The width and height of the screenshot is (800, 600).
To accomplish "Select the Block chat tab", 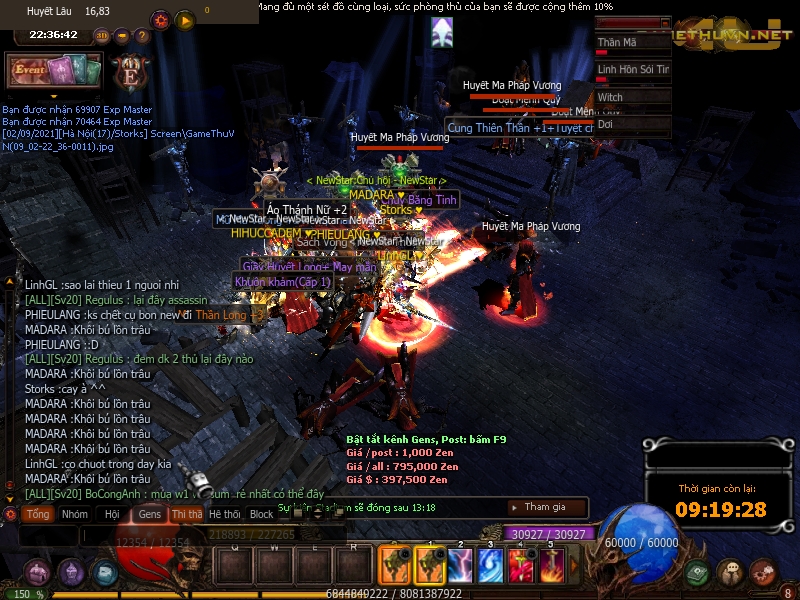I will pos(261,514).
